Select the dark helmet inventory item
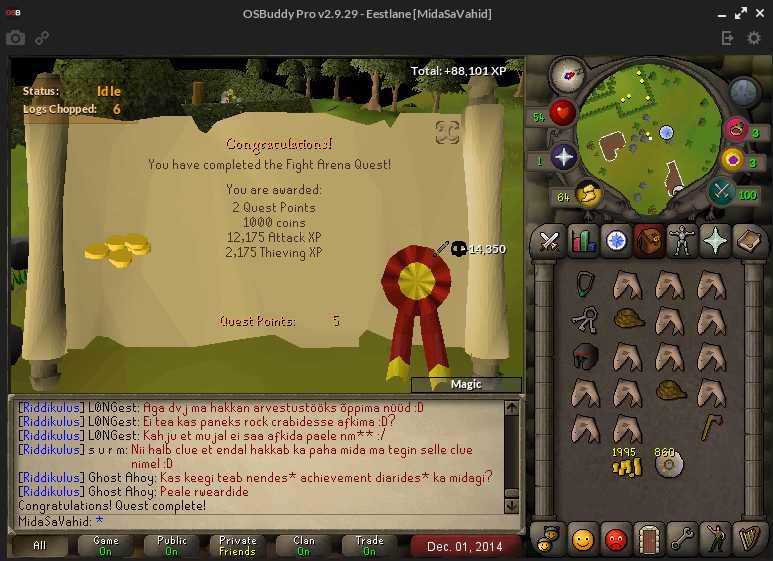The height and width of the screenshot is (561, 773). (x=584, y=356)
